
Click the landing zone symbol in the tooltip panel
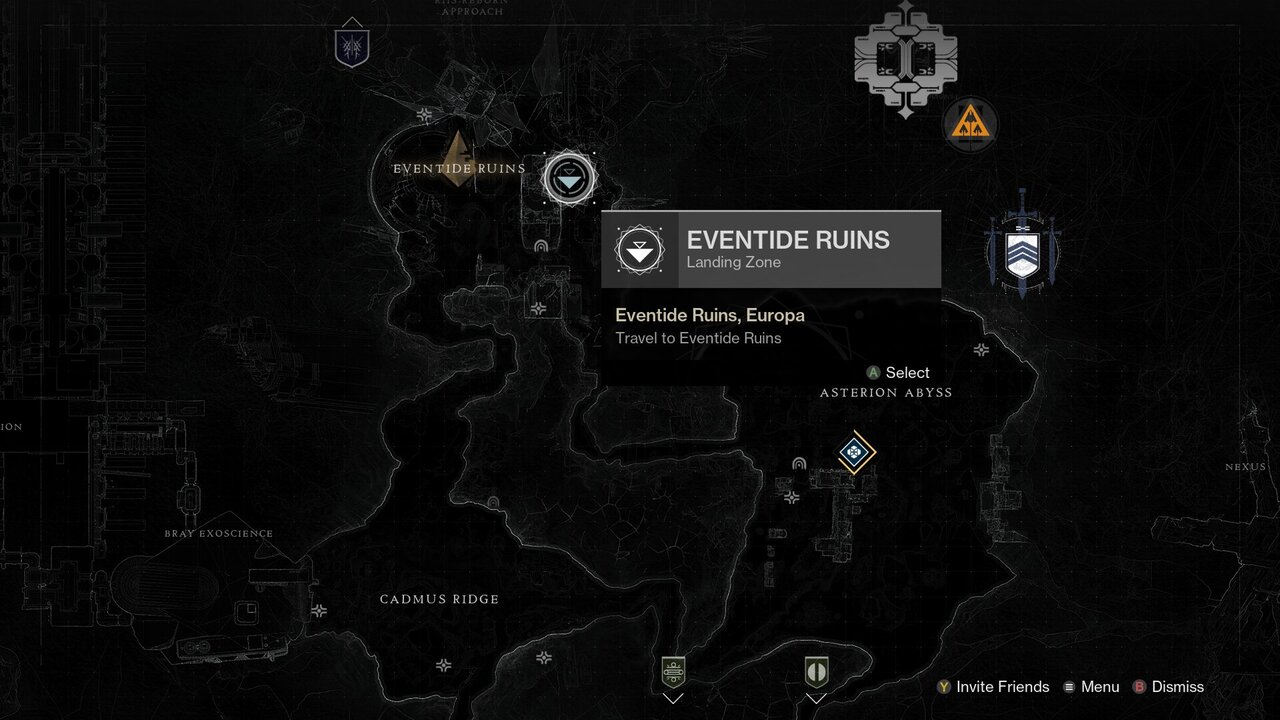(x=641, y=249)
